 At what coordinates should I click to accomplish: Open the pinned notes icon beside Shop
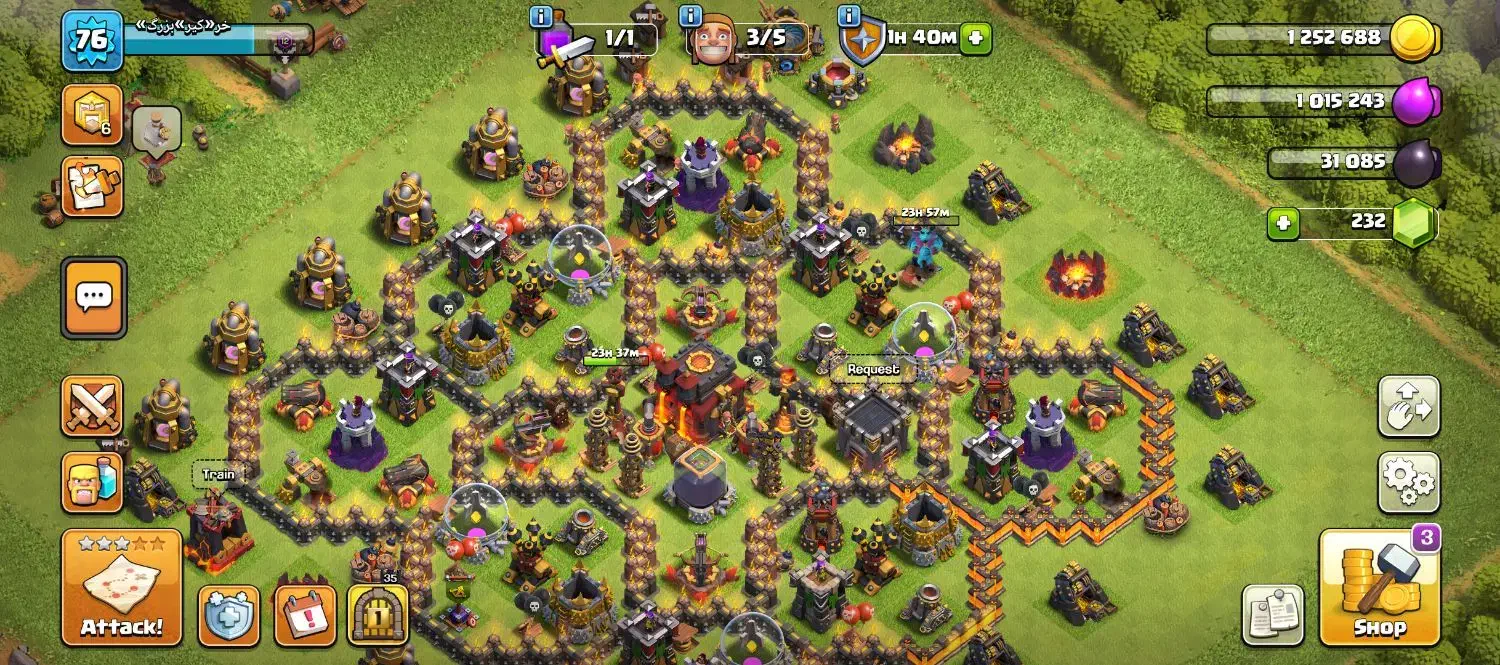1273,614
